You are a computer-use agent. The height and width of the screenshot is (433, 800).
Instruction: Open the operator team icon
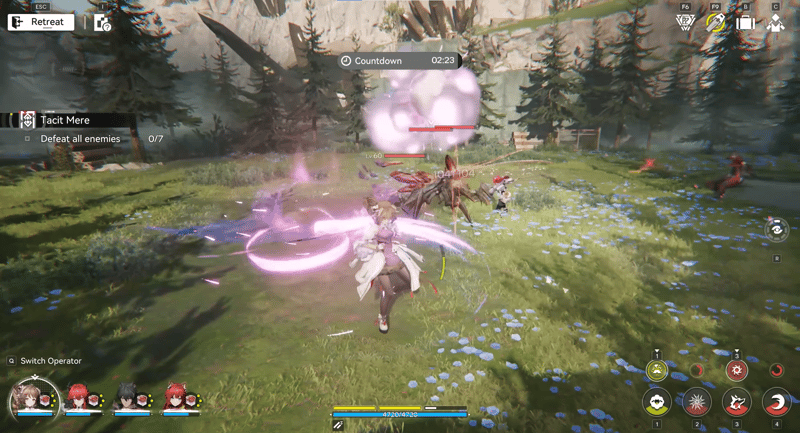click(x=775, y=23)
